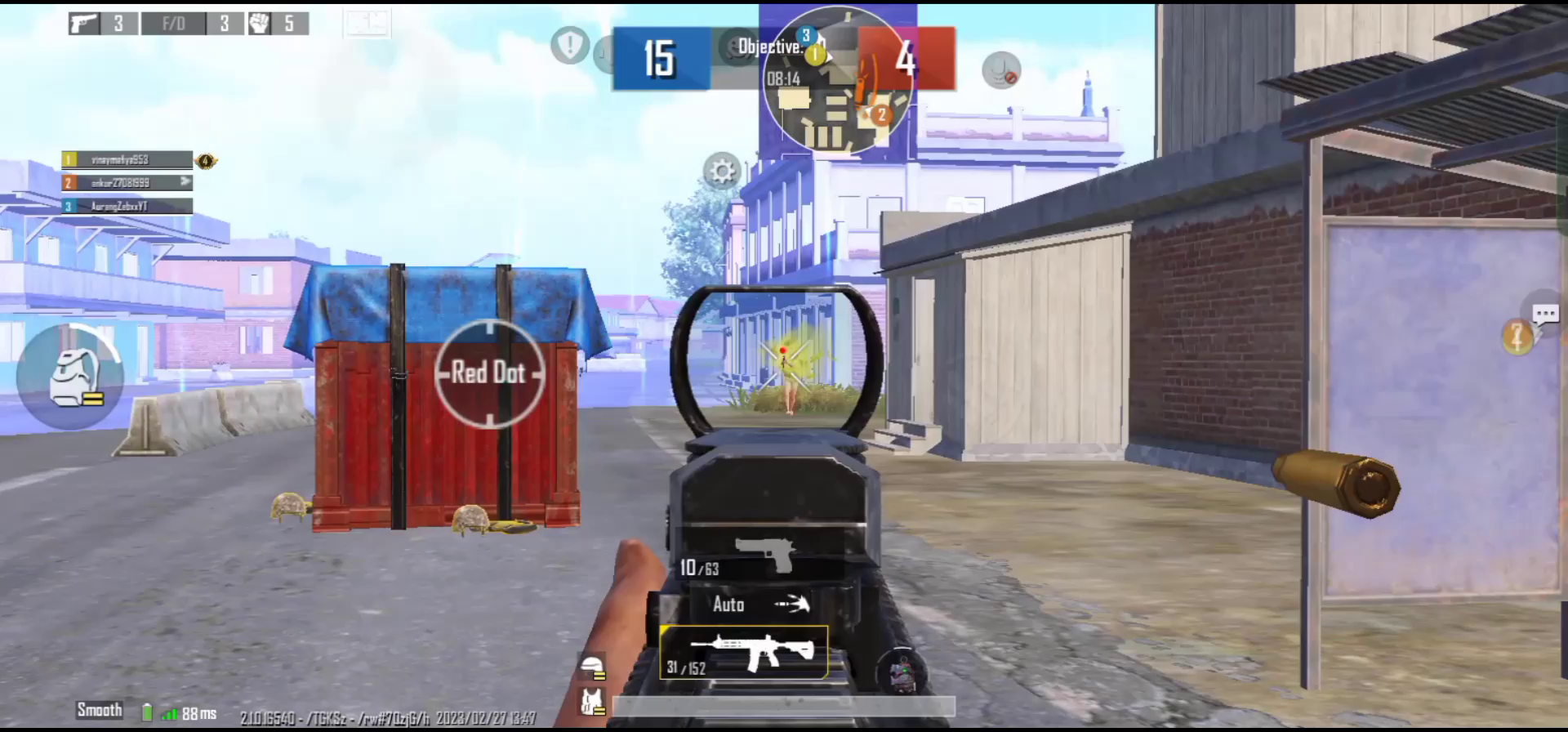
Task: Select the vest armor icon at the bottom
Action: click(x=592, y=700)
